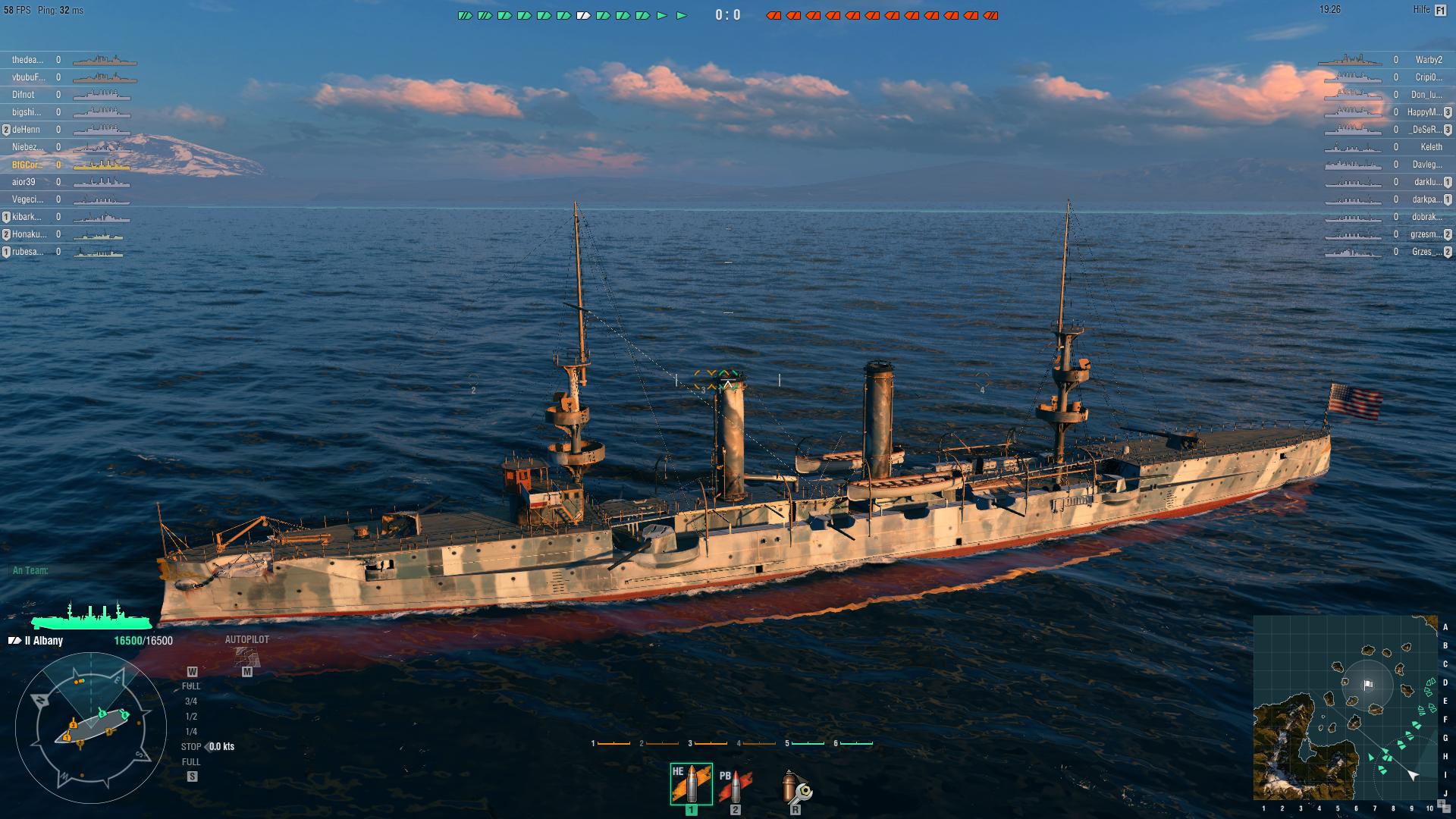Choose enemy Keleth in the roster
The image size is (1456, 819).
coord(1431,147)
